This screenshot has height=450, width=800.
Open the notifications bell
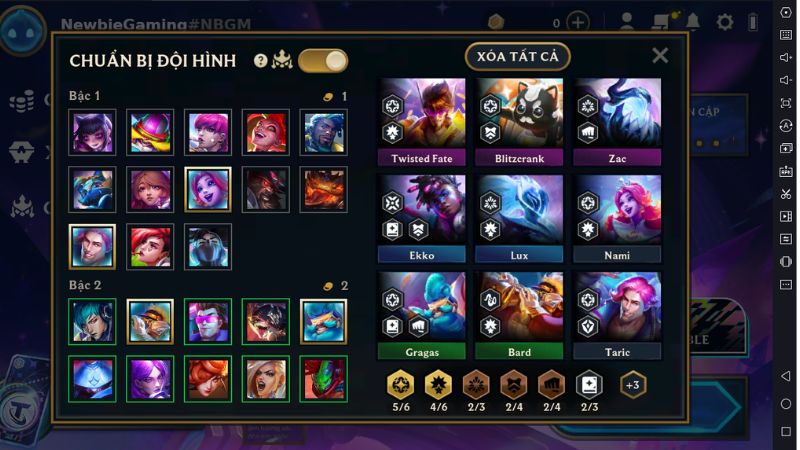point(692,22)
